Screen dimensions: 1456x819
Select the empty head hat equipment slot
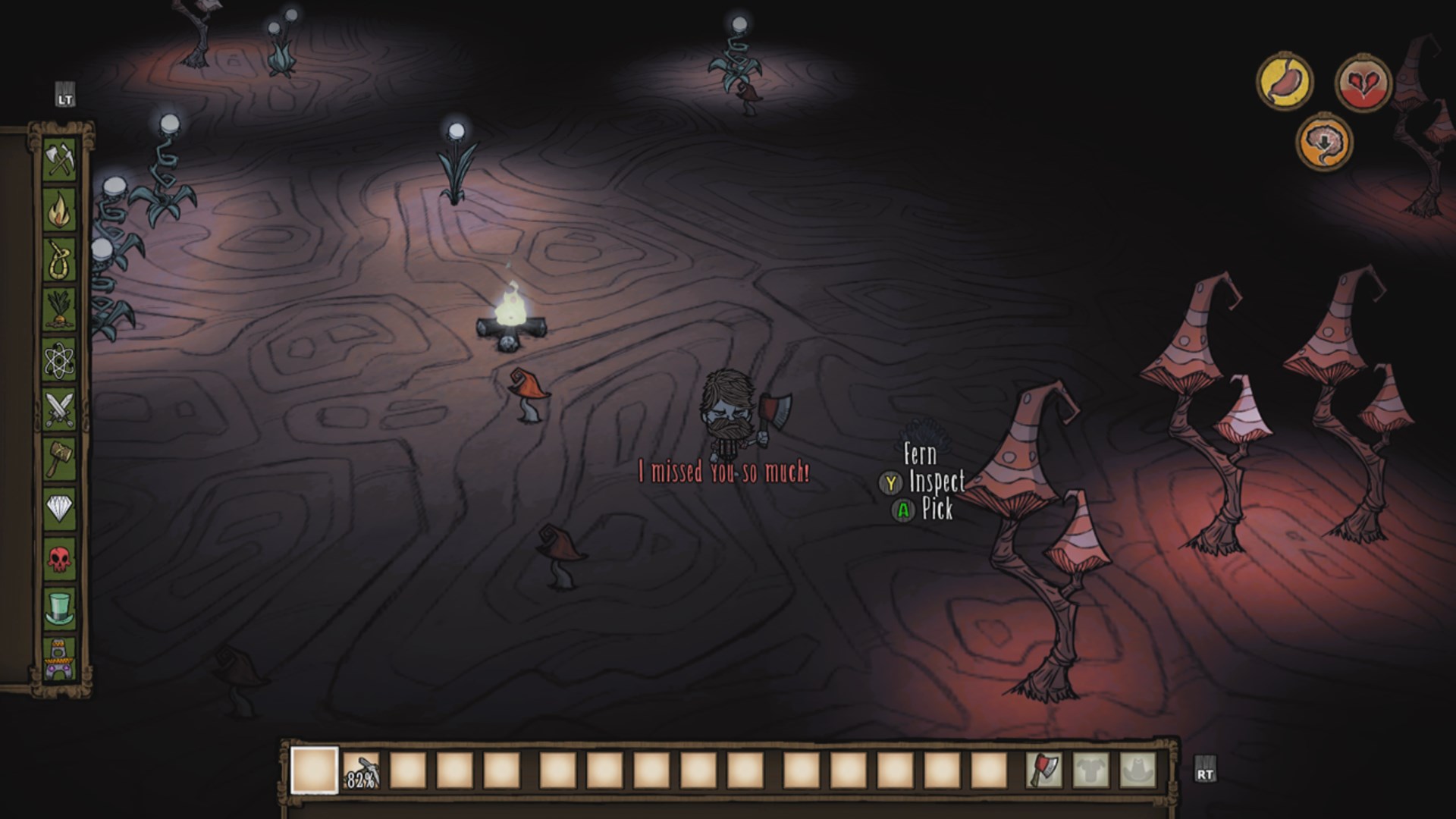[x=1138, y=770]
